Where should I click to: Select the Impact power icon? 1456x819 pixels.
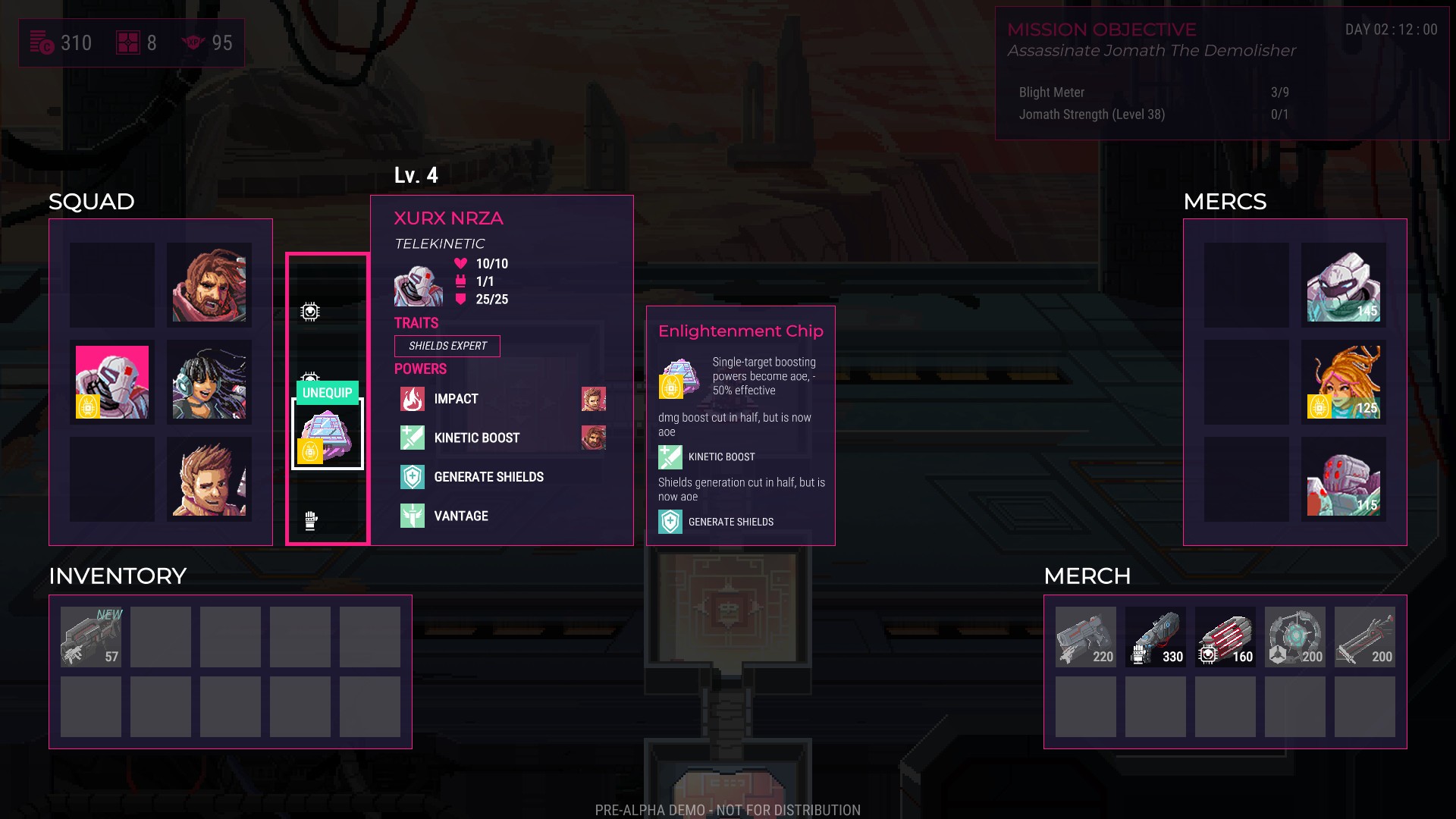point(412,399)
